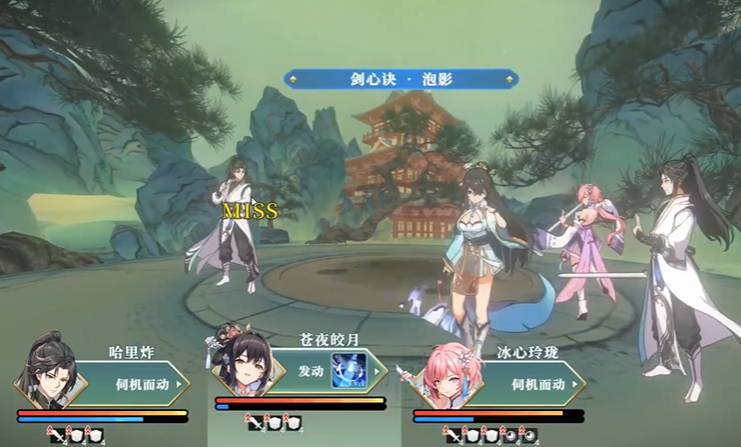Activate 苍夜皎月's 发动 skill button
The image size is (741, 447).
[311, 371]
